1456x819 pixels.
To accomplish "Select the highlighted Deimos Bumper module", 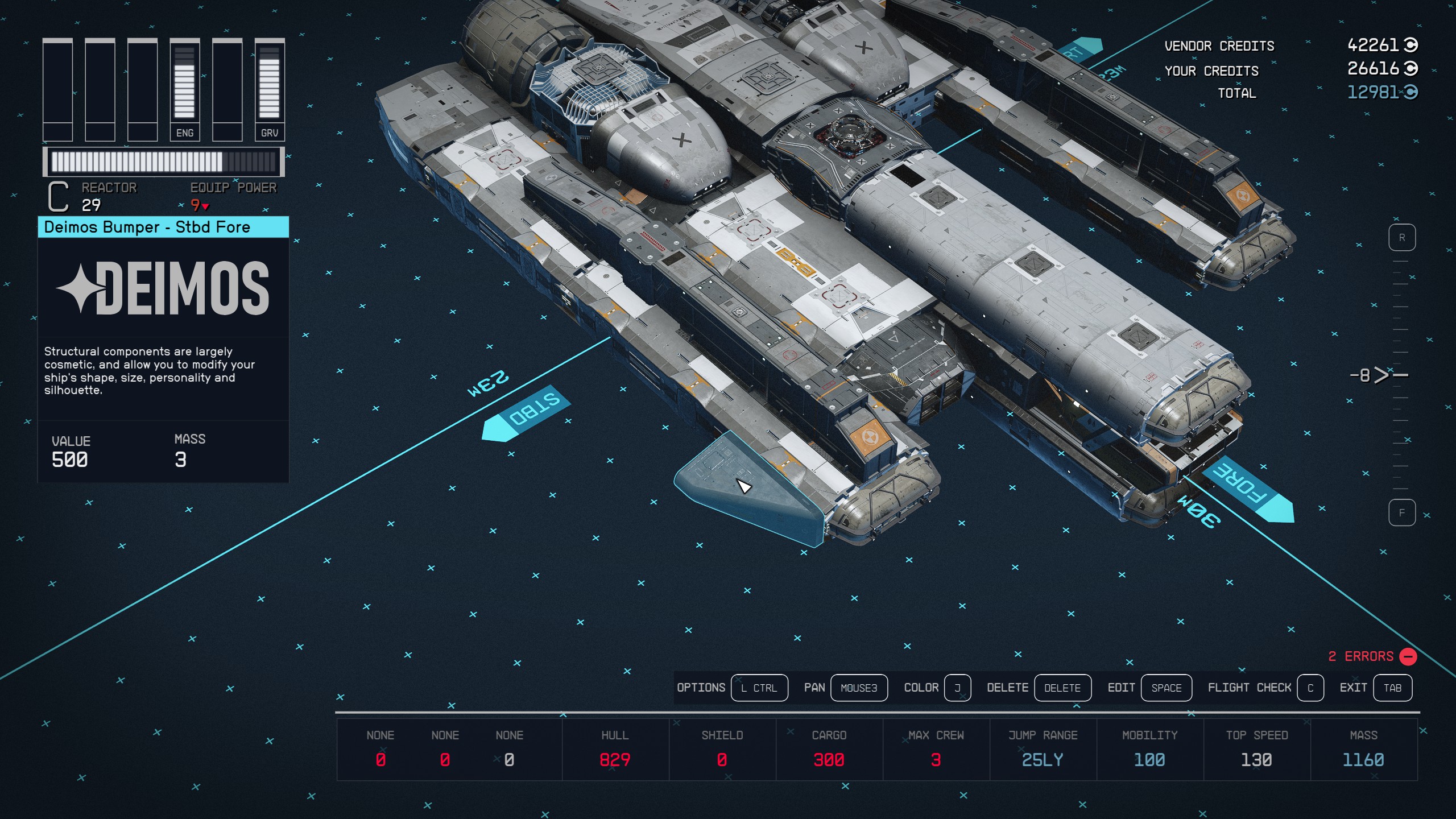I will tap(745, 489).
